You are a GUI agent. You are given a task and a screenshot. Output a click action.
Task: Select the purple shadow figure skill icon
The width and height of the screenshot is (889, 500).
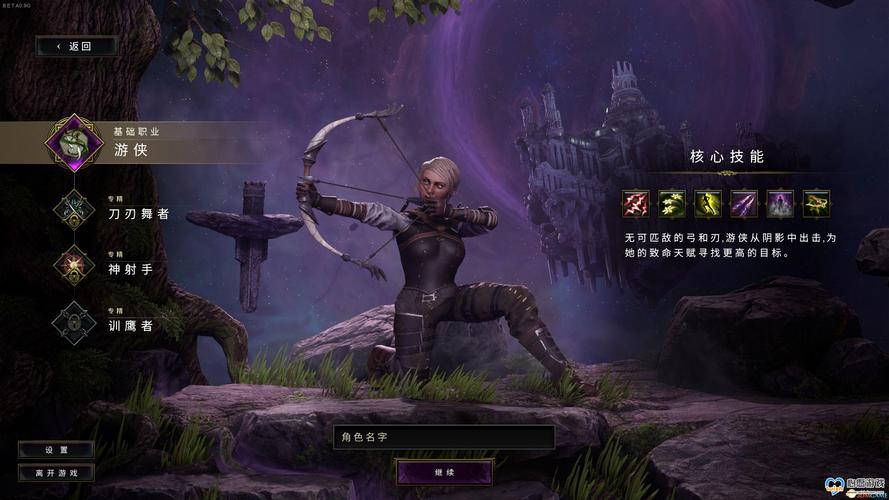pyautogui.click(x=780, y=204)
